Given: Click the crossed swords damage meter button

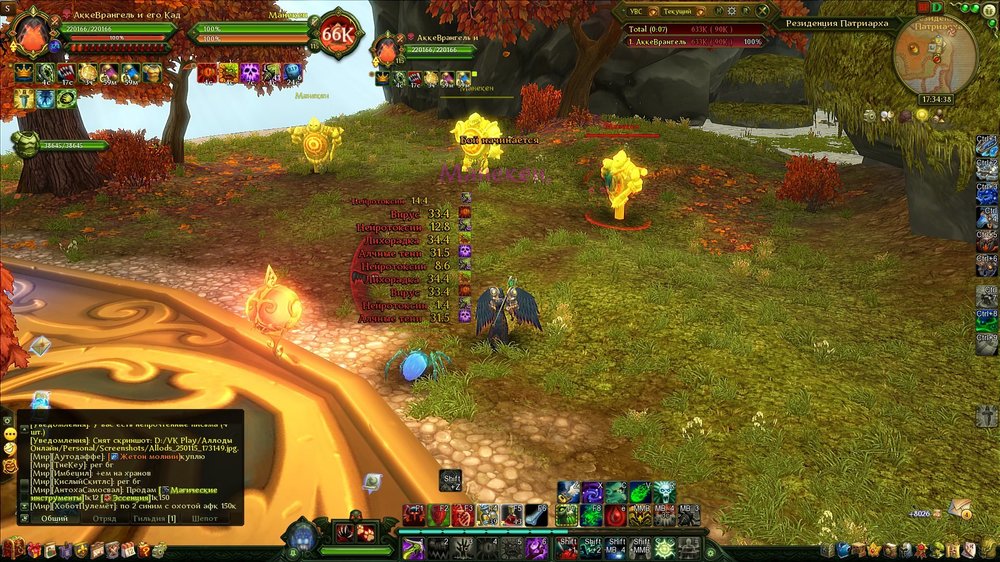Looking at the screenshot, I should [x=762, y=9].
